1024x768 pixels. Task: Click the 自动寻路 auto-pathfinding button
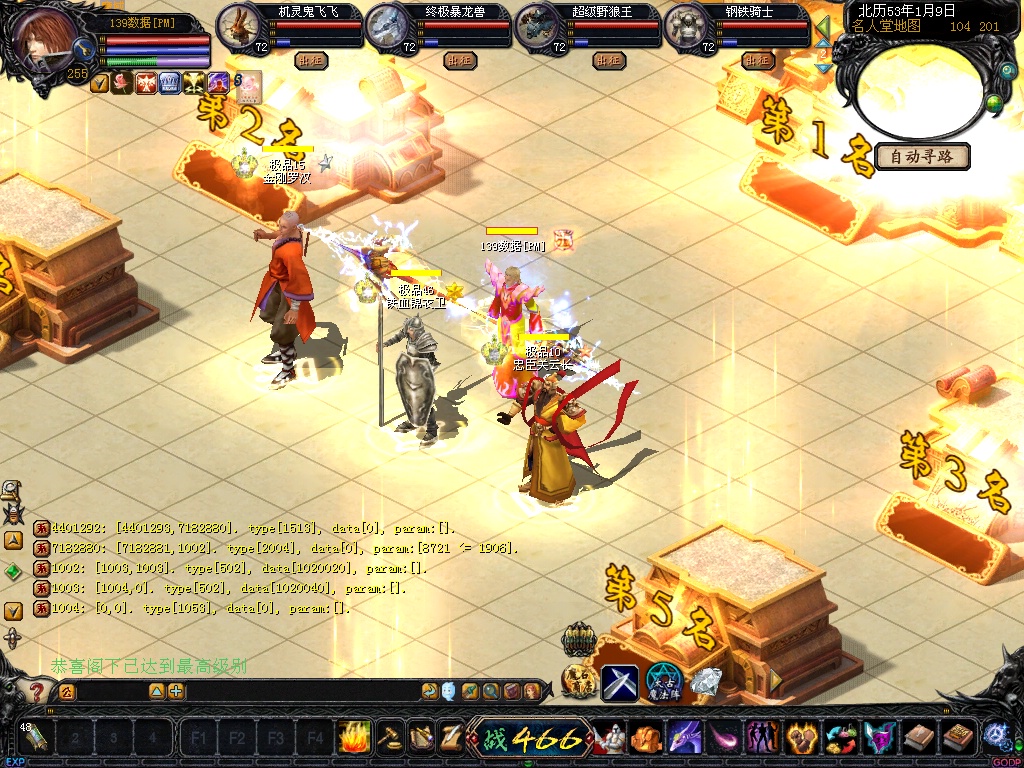(922, 157)
